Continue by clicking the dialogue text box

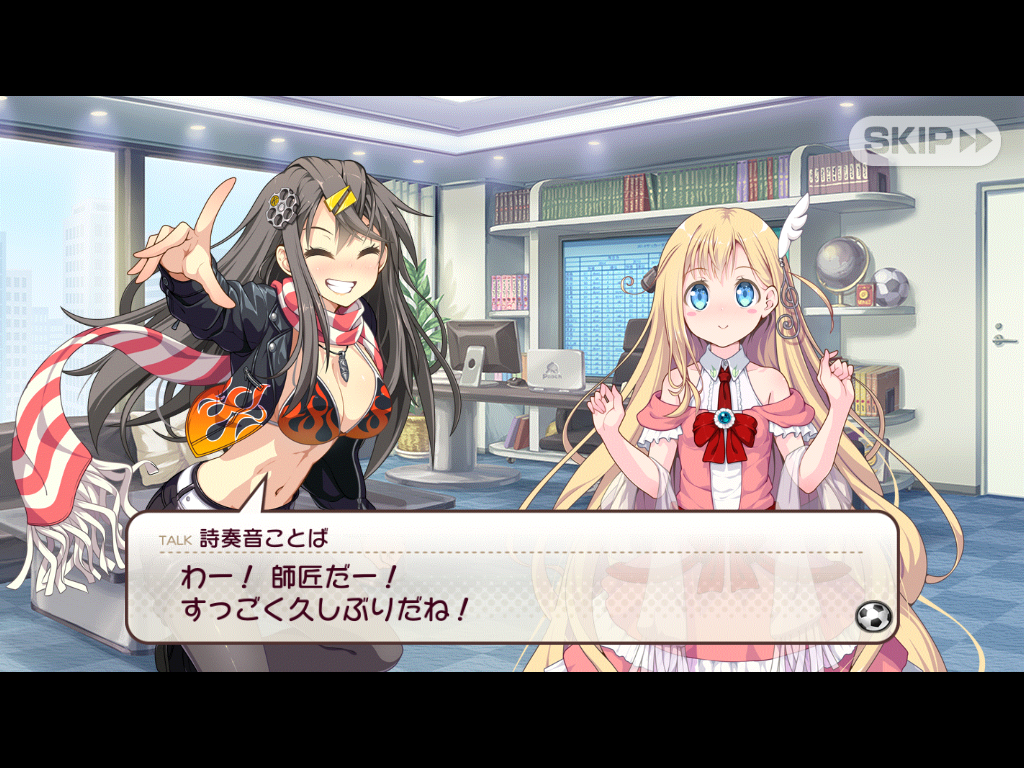coord(510,590)
